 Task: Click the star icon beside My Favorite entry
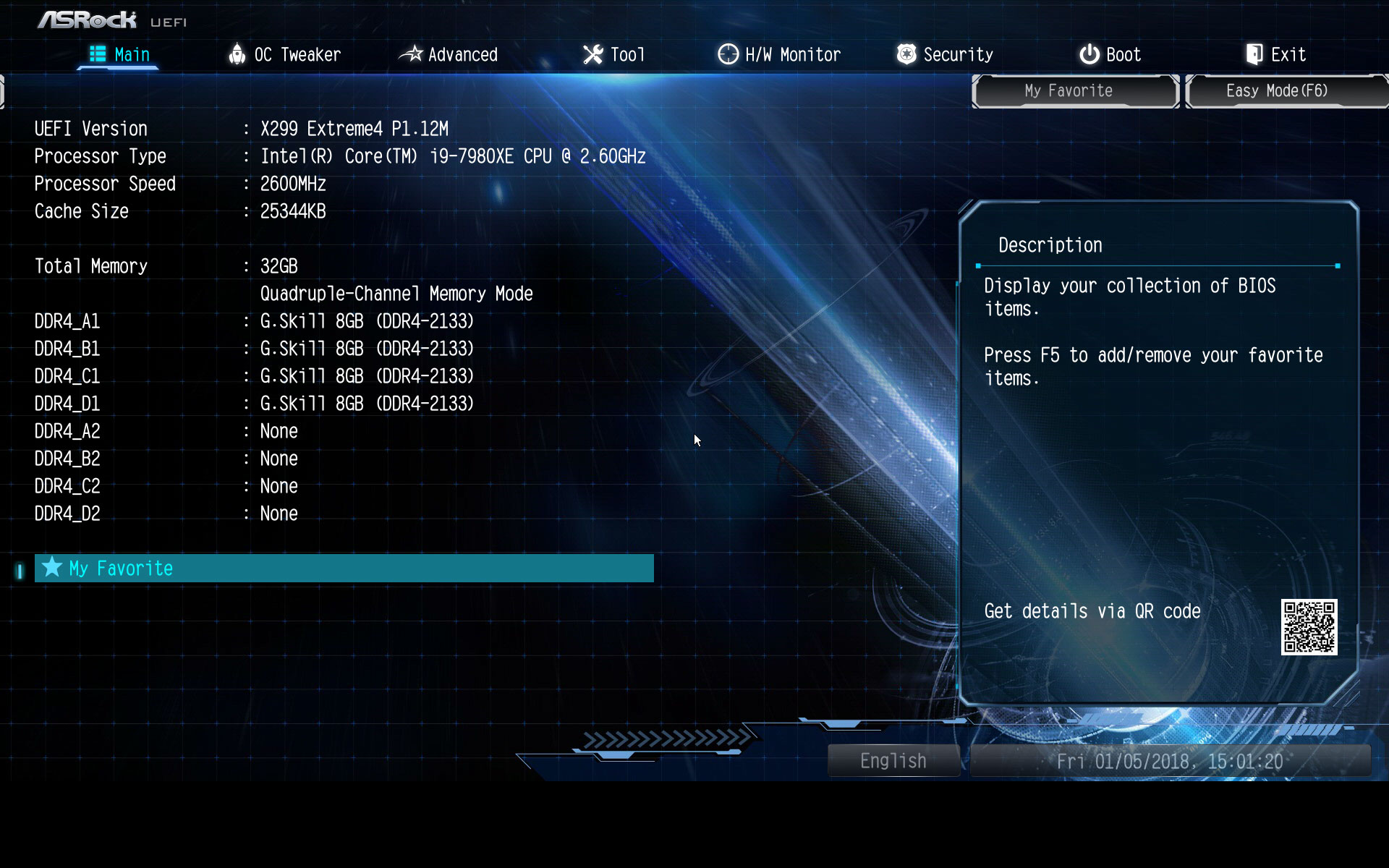(51, 568)
